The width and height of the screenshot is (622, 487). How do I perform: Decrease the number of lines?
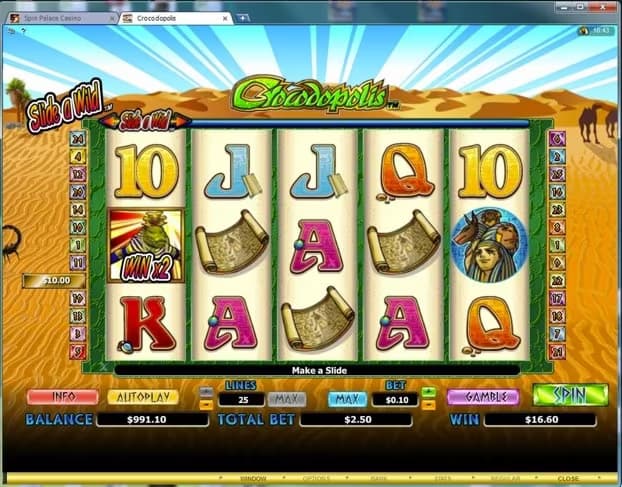click(x=206, y=404)
